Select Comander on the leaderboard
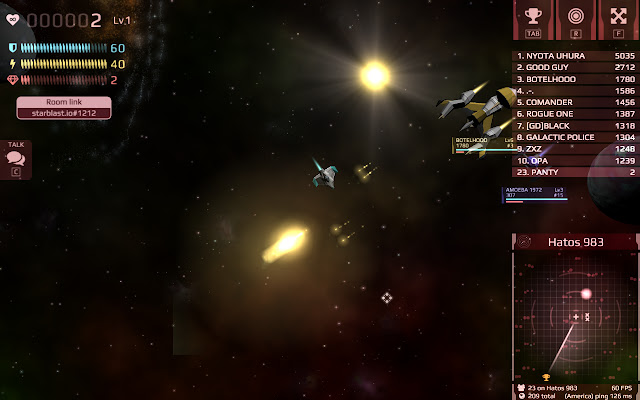 coord(575,102)
